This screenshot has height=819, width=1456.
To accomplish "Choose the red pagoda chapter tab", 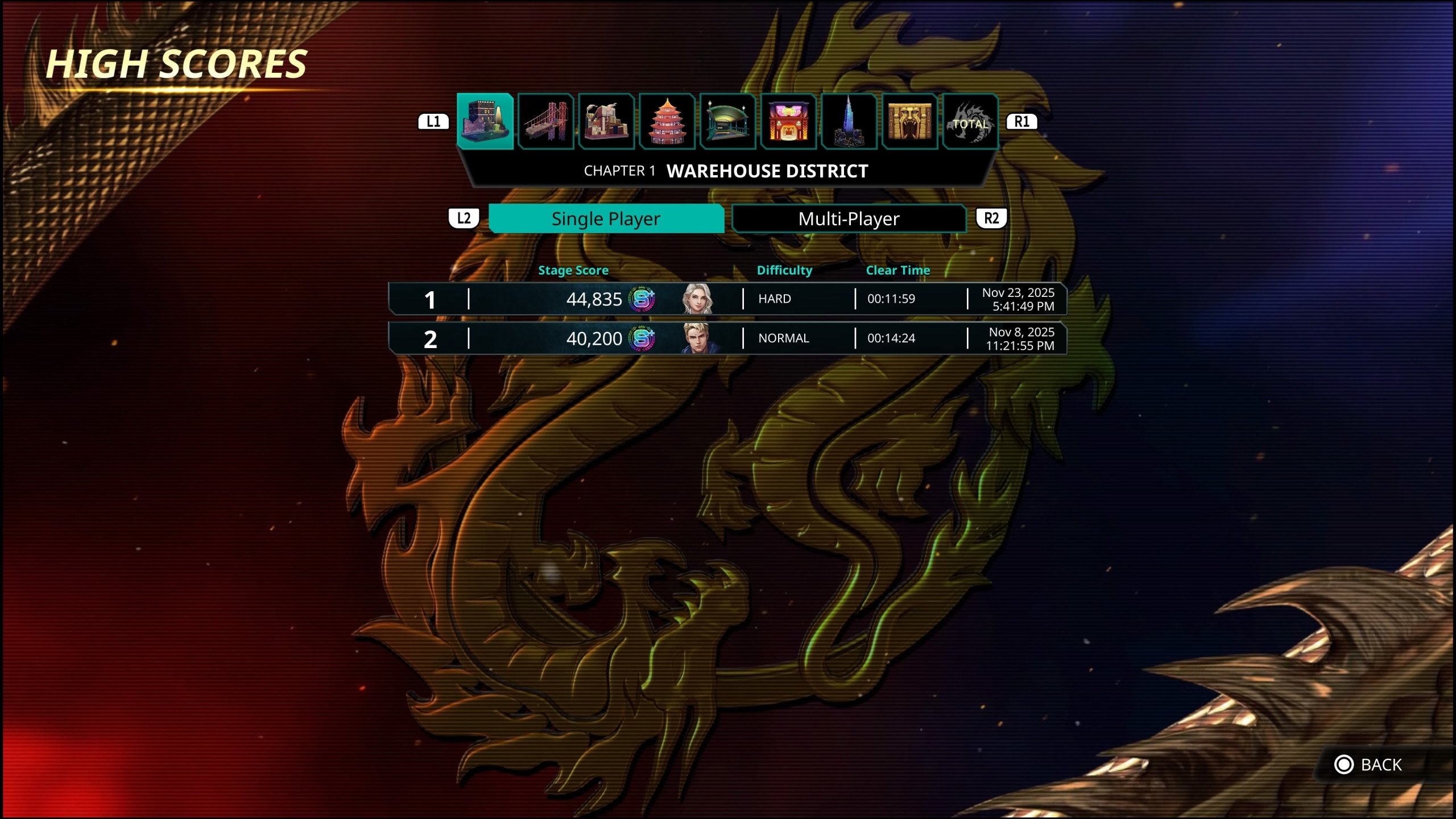I will click(667, 122).
